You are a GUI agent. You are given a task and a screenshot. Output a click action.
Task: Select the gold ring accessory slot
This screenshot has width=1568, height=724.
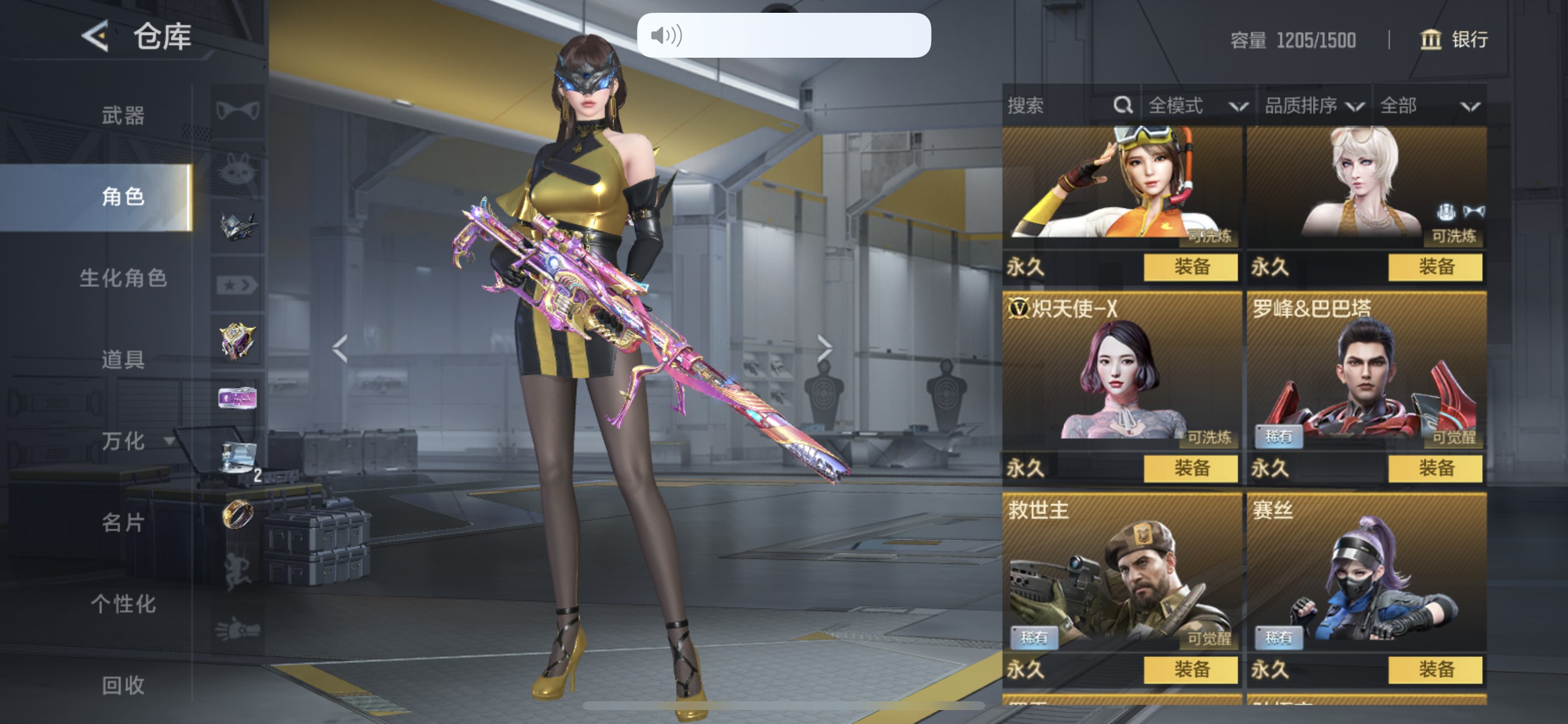pyautogui.click(x=237, y=514)
